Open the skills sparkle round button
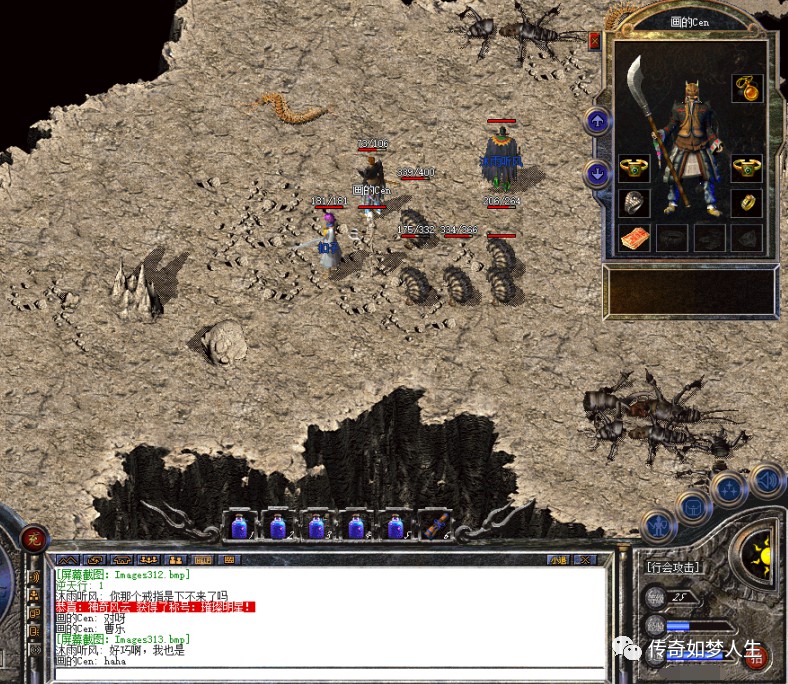788x684 pixels. [728, 490]
